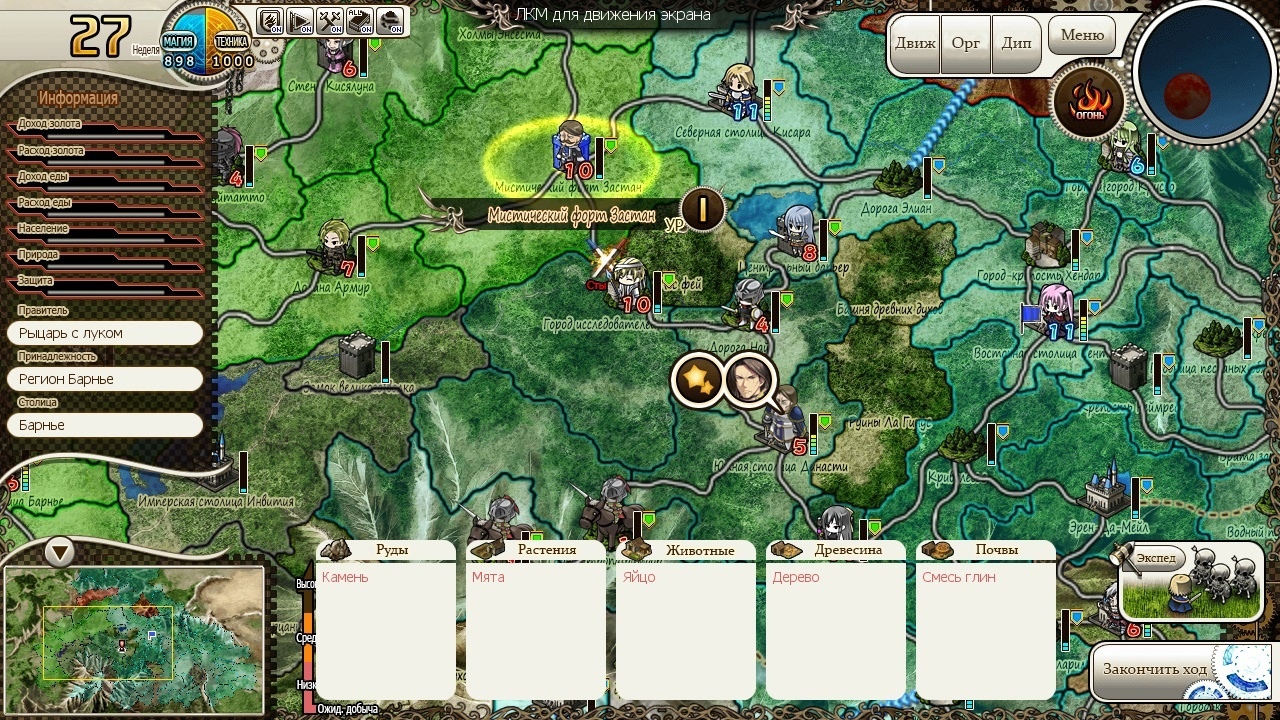
Task: Click the level I badge of Мистический форт
Action: tap(703, 210)
